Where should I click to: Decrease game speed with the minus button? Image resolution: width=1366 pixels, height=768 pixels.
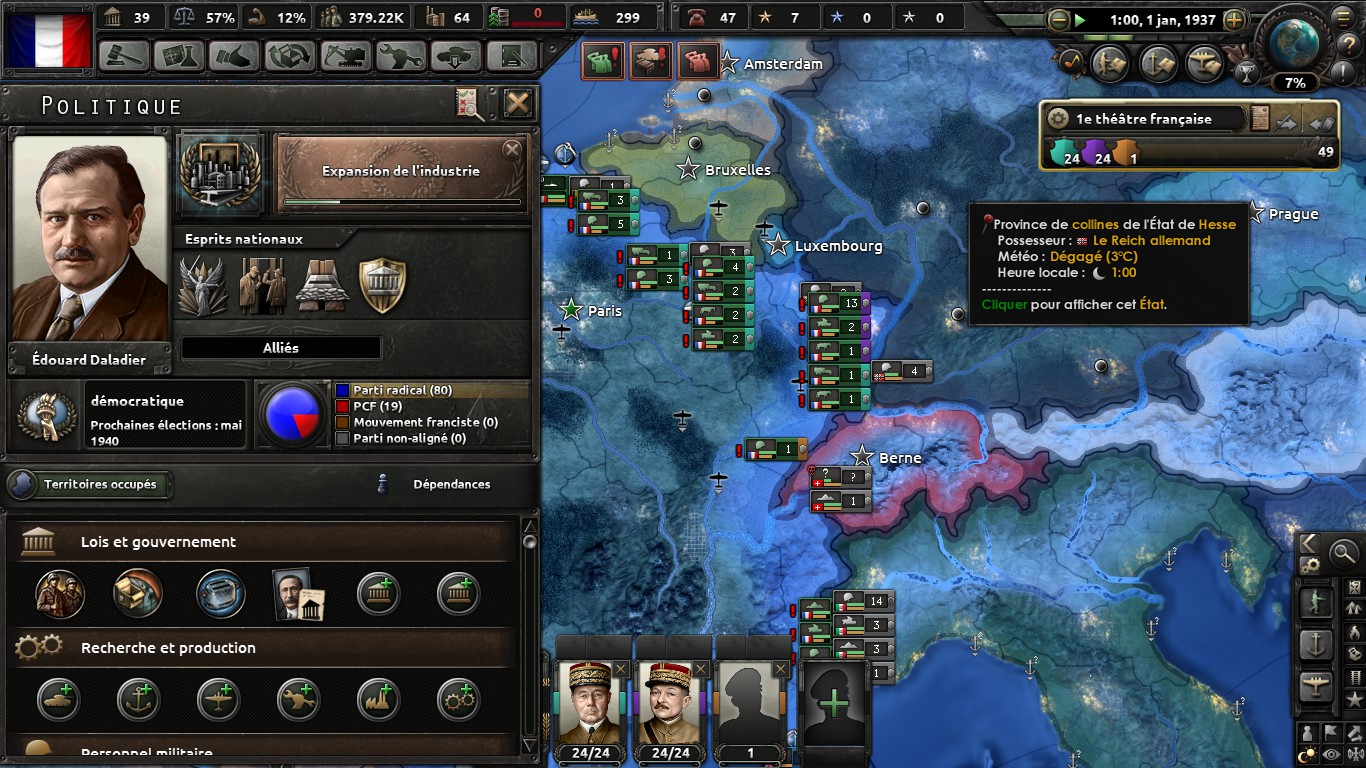click(x=1059, y=19)
